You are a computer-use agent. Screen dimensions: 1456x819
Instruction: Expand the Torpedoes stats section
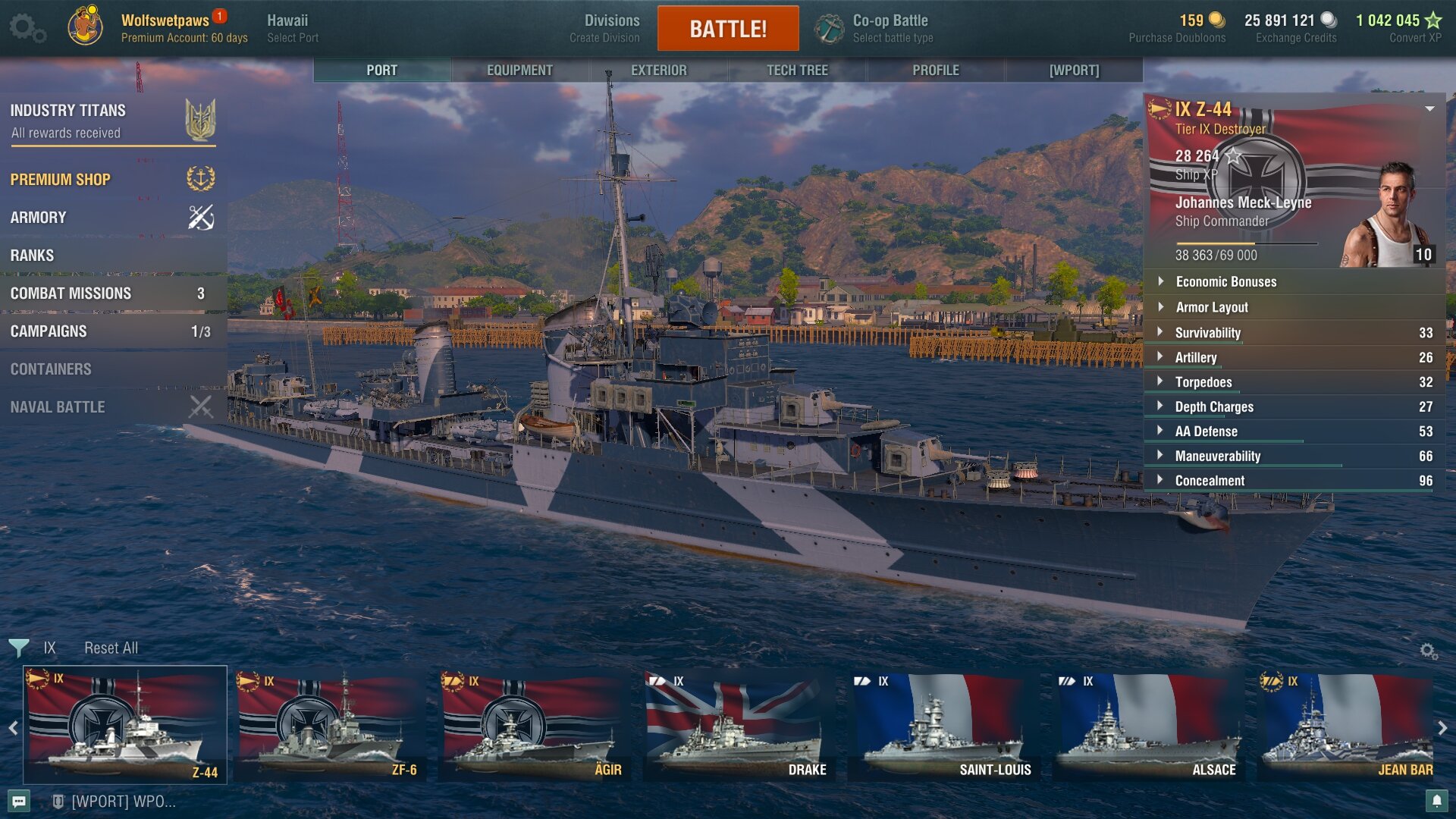[1203, 382]
